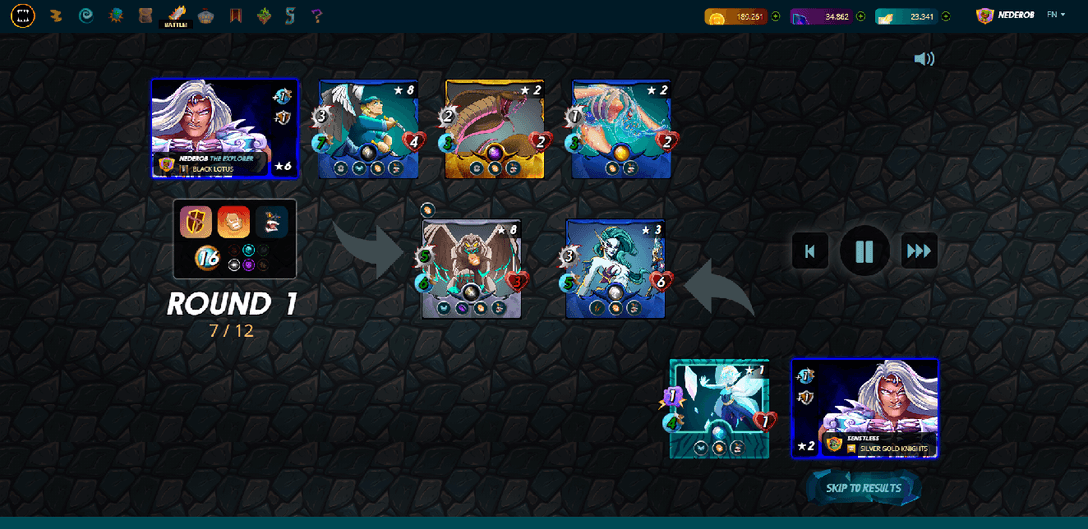Select the green-haired mermaid monster card

coord(615,269)
